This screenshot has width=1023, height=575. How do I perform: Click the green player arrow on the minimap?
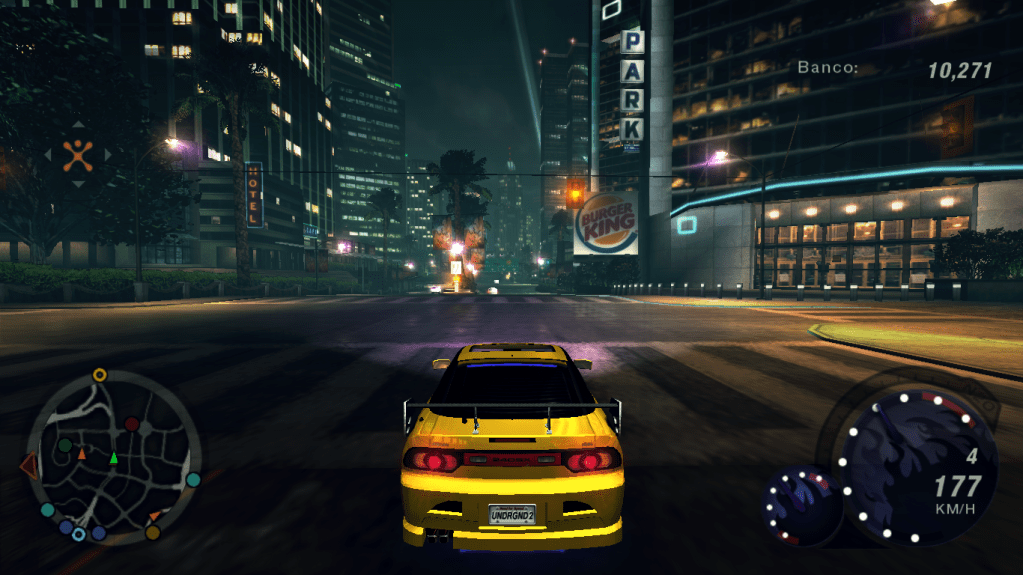point(113,458)
